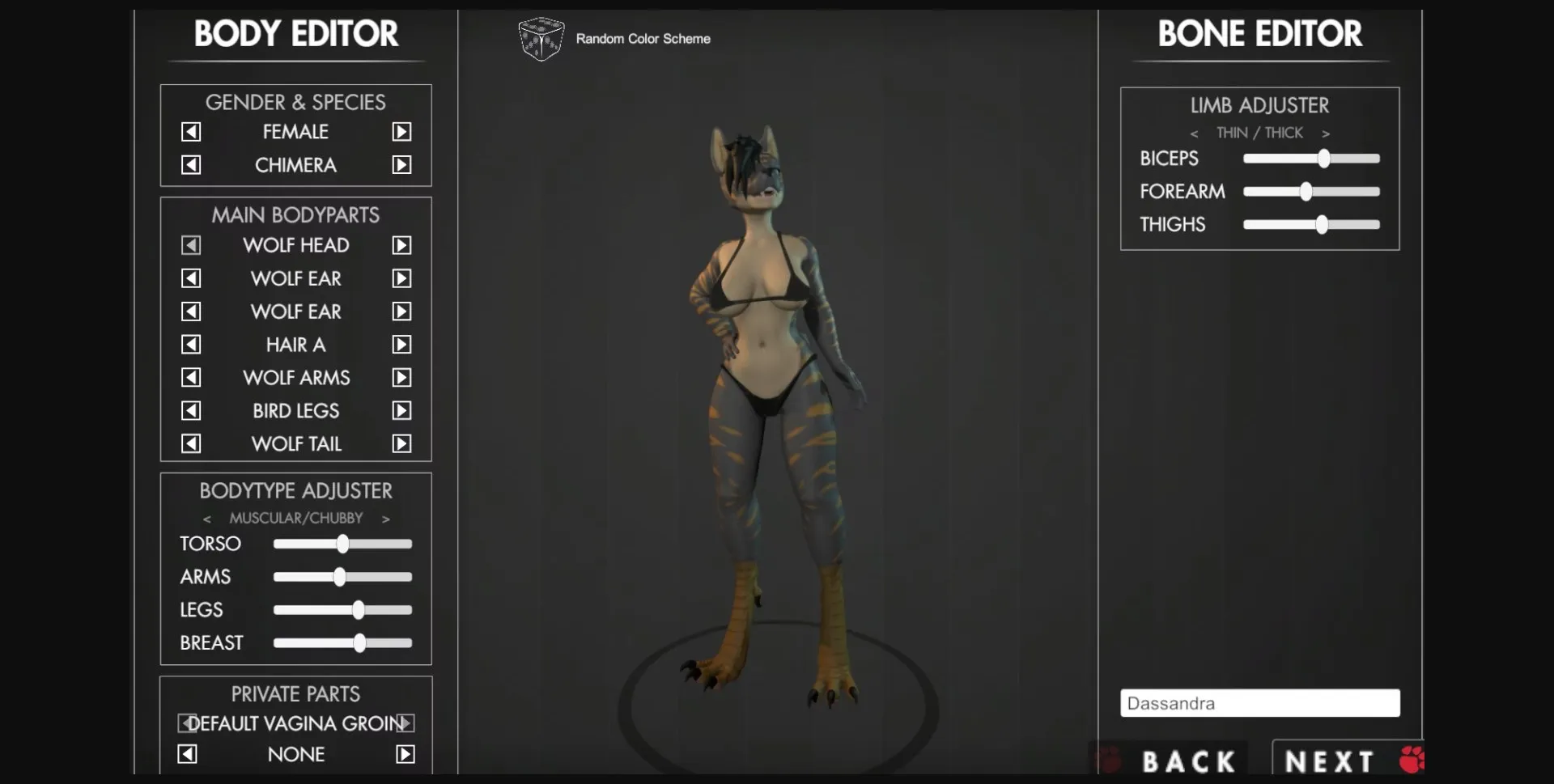Click the THIN/THICK right chevron
The image size is (1554, 784).
[1327, 133]
